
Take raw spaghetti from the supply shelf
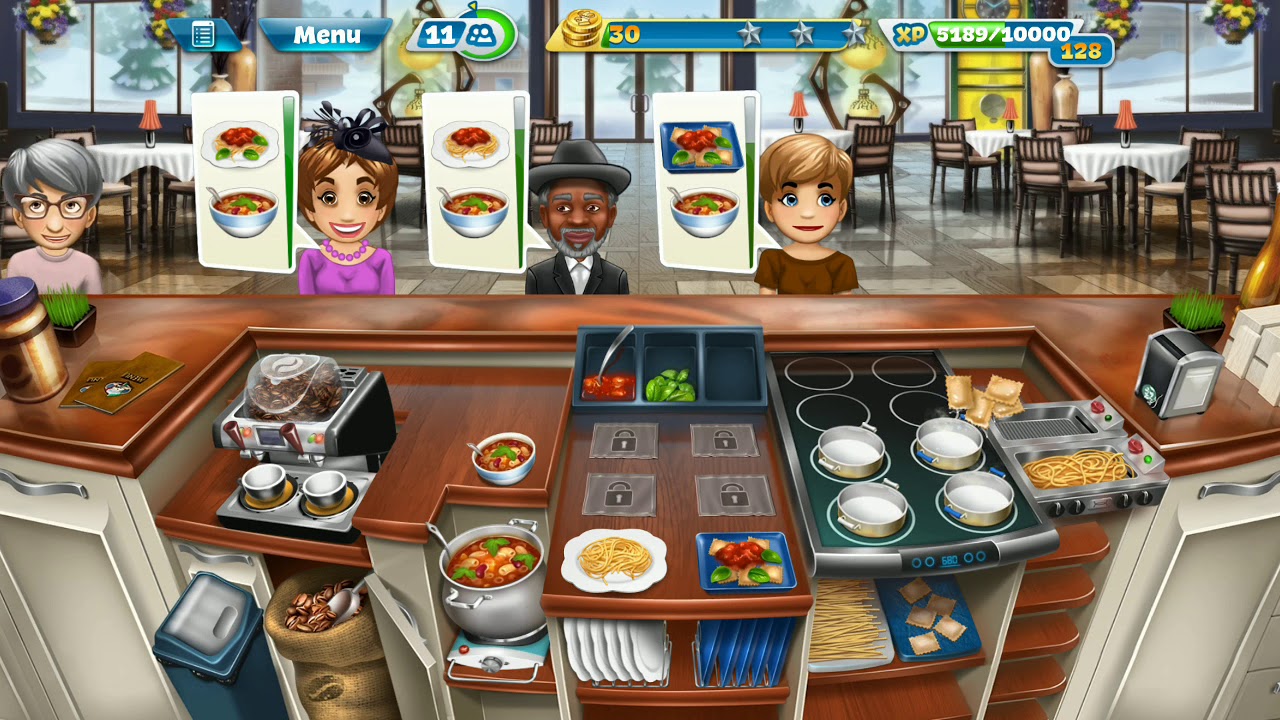848,622
